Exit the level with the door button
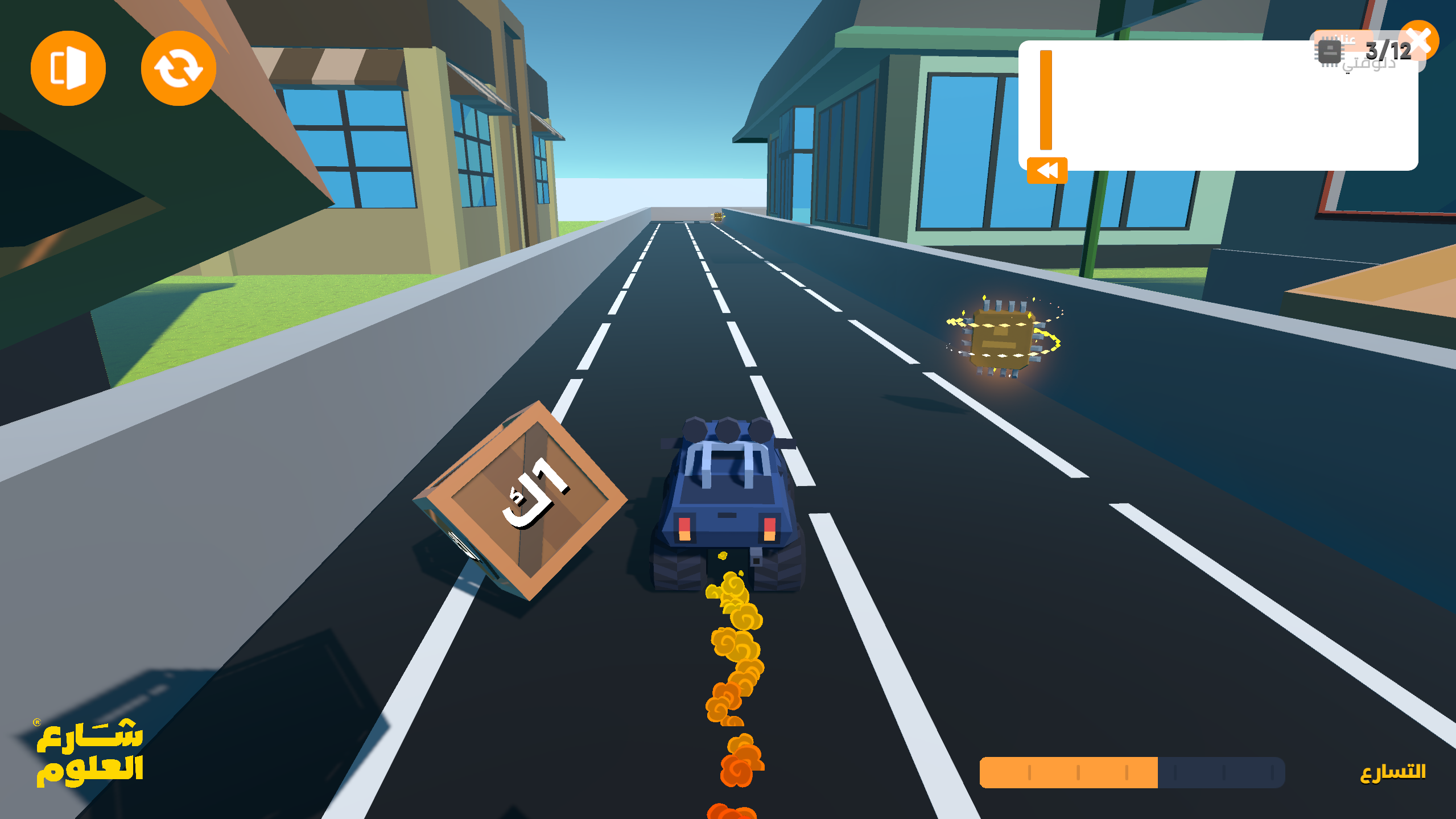1456x819 pixels. [x=68, y=68]
